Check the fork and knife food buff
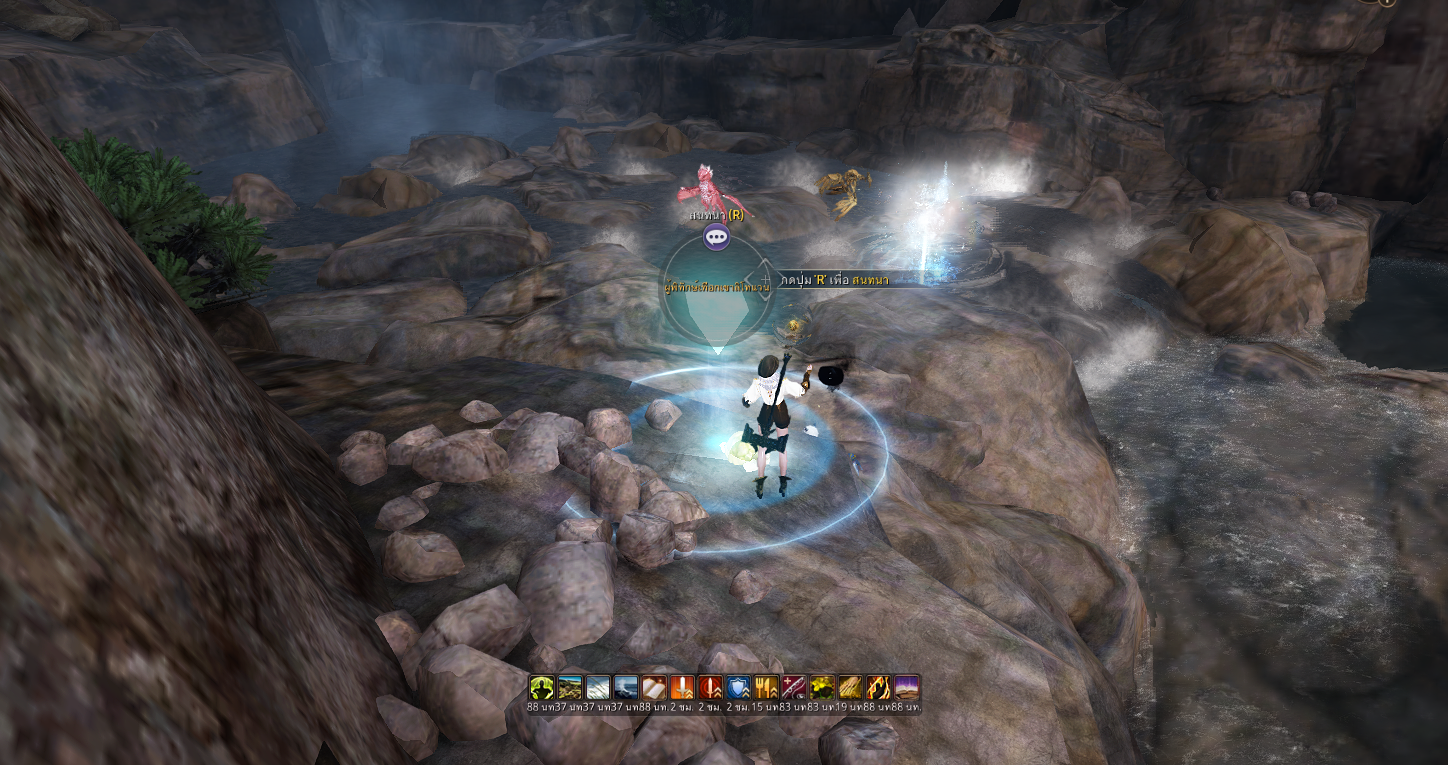The image size is (1448, 765). click(x=766, y=687)
